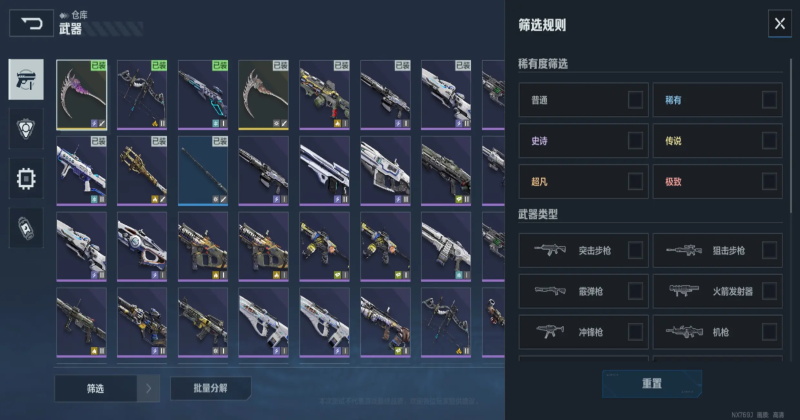Filter by 突击步枪 weapon type
This screenshot has width=800, height=420.
click(635, 250)
